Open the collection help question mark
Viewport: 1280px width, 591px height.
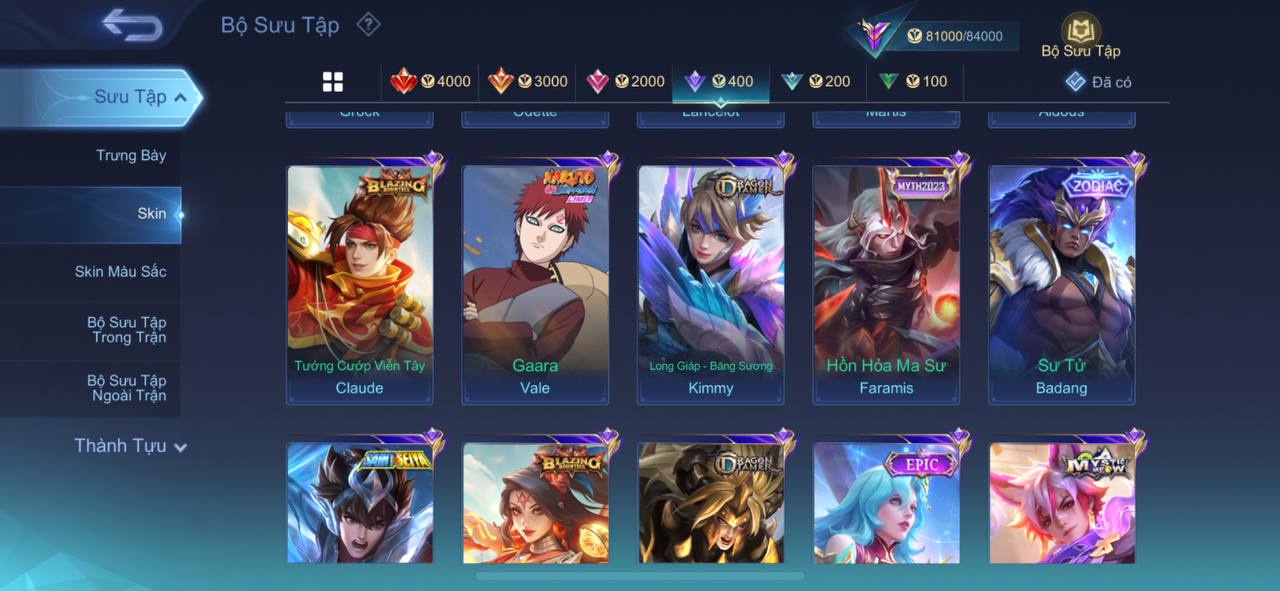368,24
